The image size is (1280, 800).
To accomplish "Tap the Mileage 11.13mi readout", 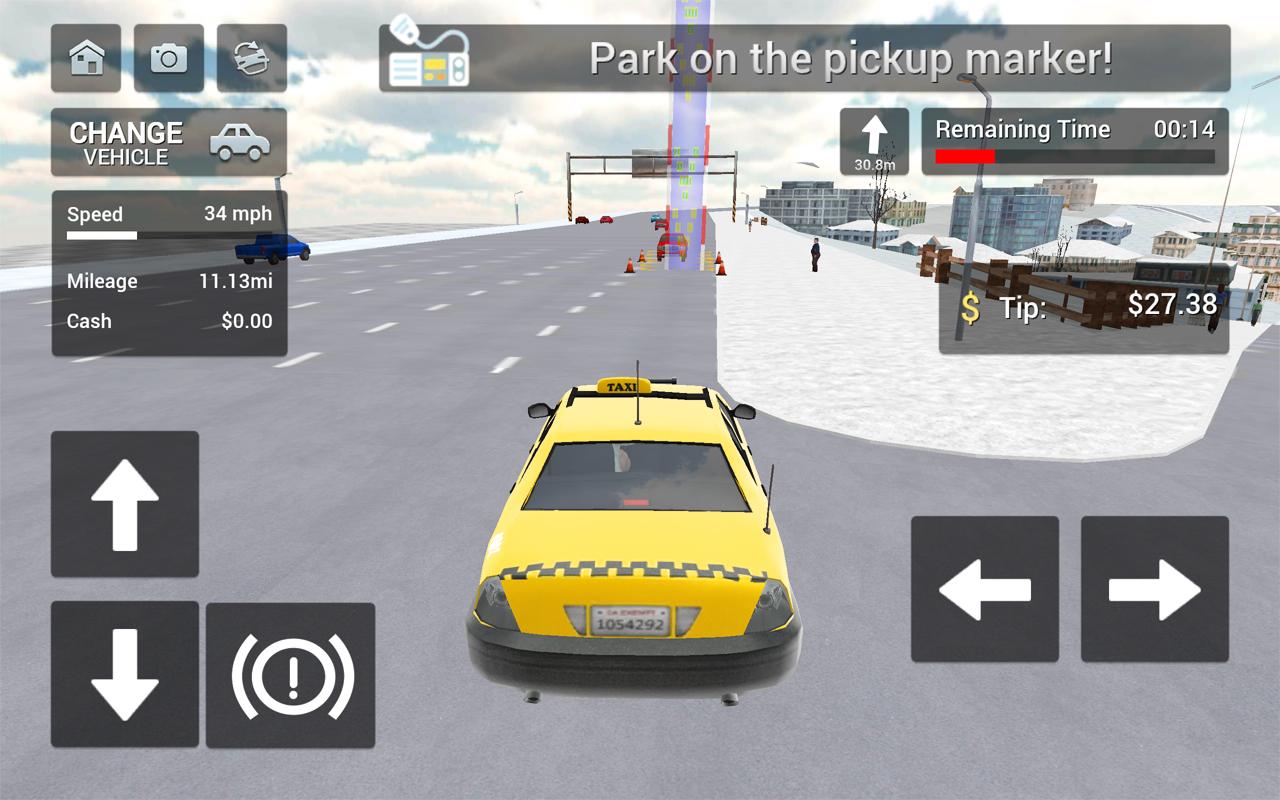I will point(168,281).
